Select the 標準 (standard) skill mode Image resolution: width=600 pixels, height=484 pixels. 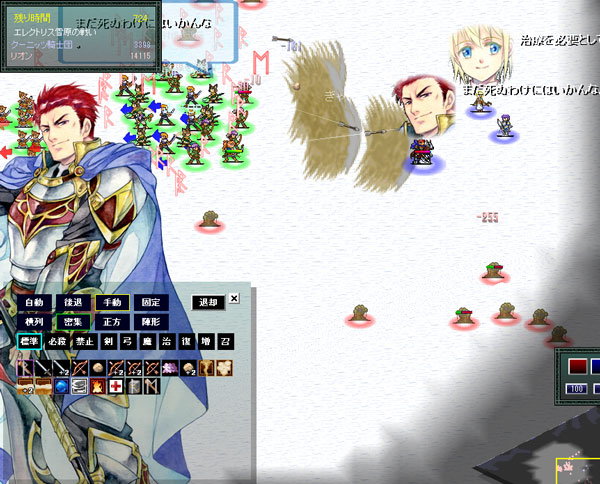tap(29, 342)
